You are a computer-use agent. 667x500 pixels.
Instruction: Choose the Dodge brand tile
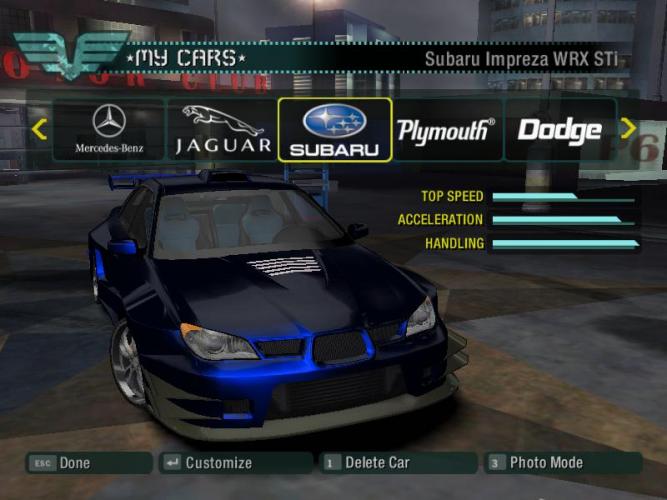point(559,129)
